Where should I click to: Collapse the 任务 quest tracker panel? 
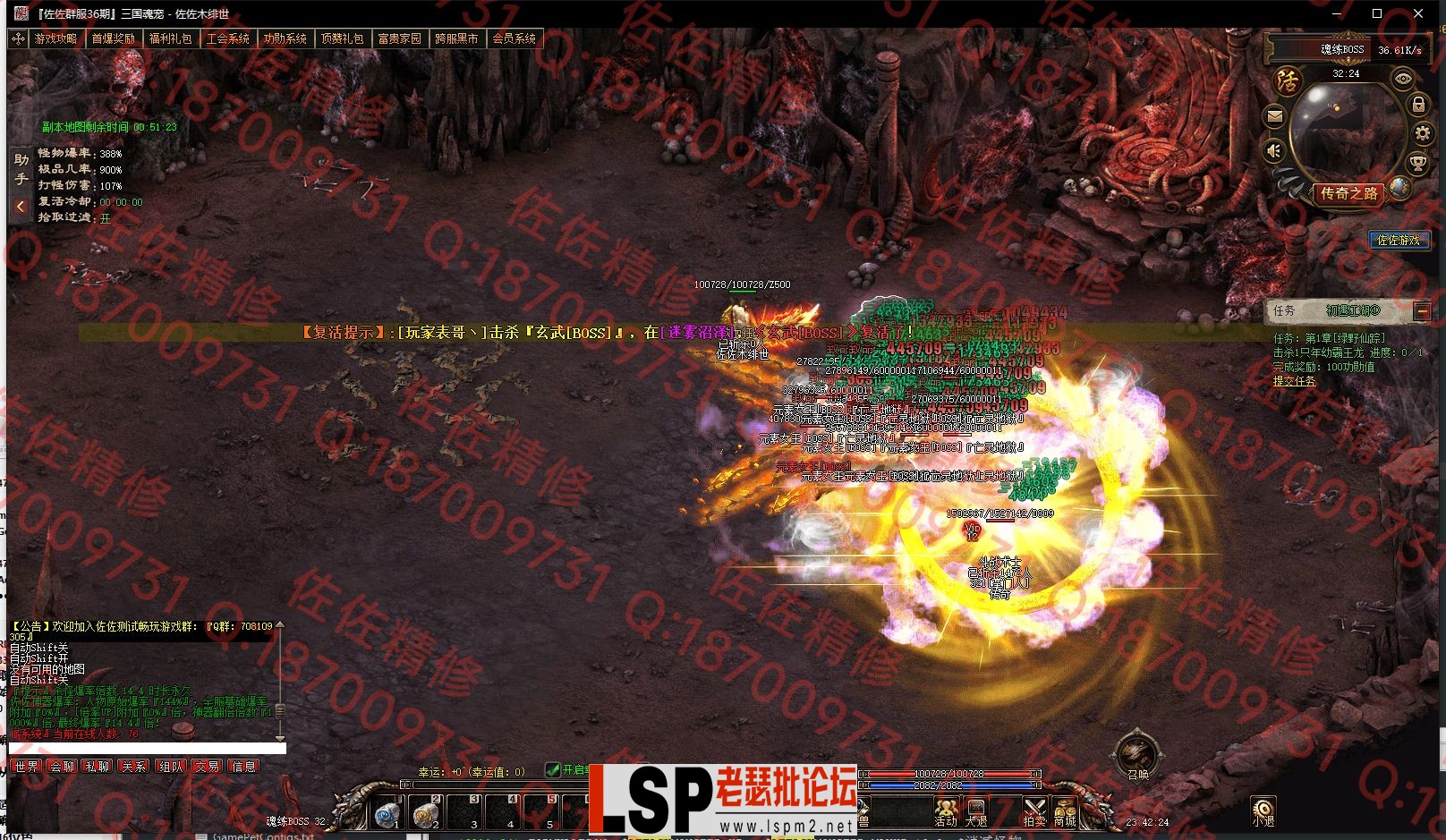pyautogui.click(x=1422, y=311)
